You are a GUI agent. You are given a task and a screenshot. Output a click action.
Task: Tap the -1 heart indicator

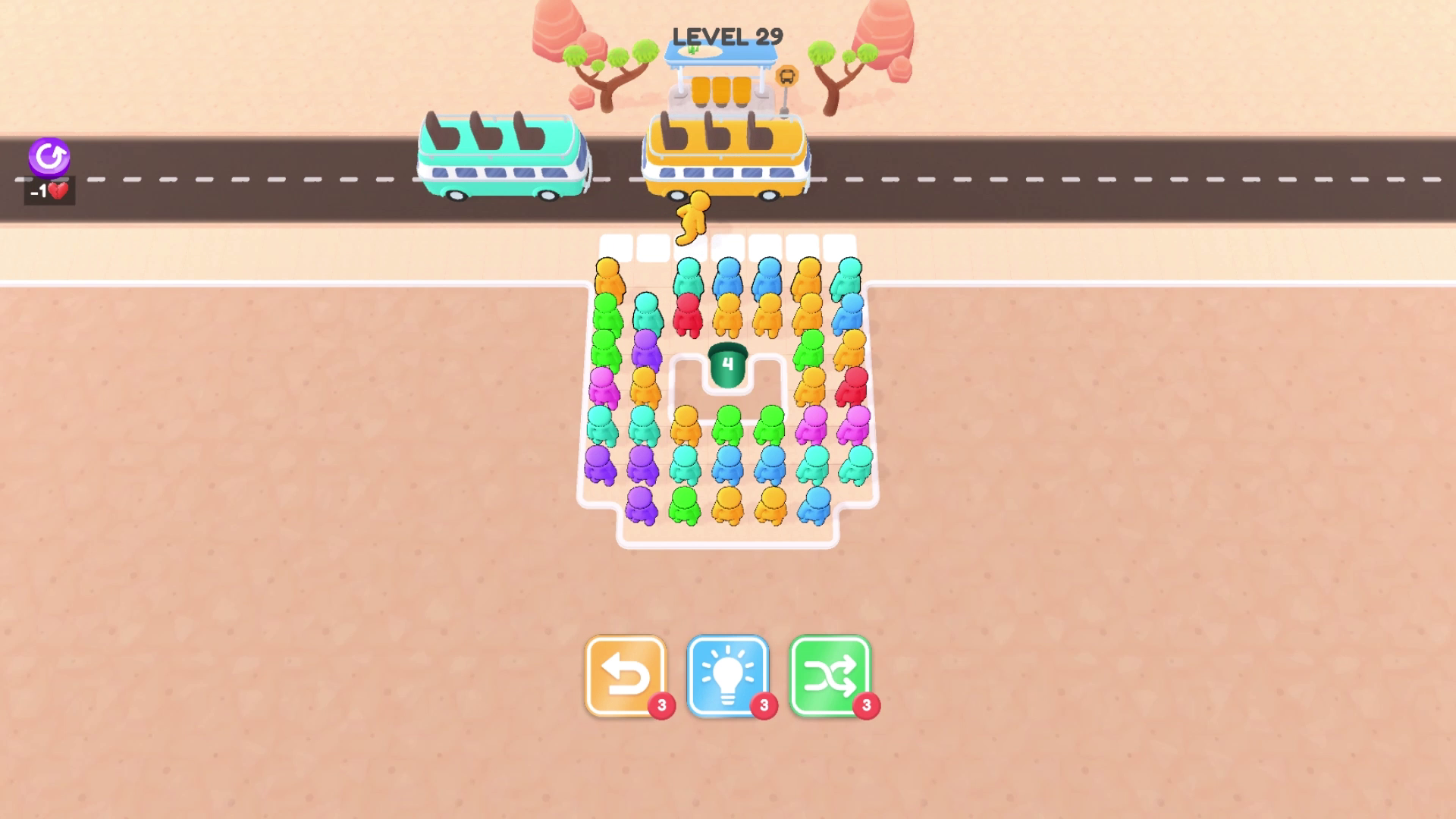[49, 190]
